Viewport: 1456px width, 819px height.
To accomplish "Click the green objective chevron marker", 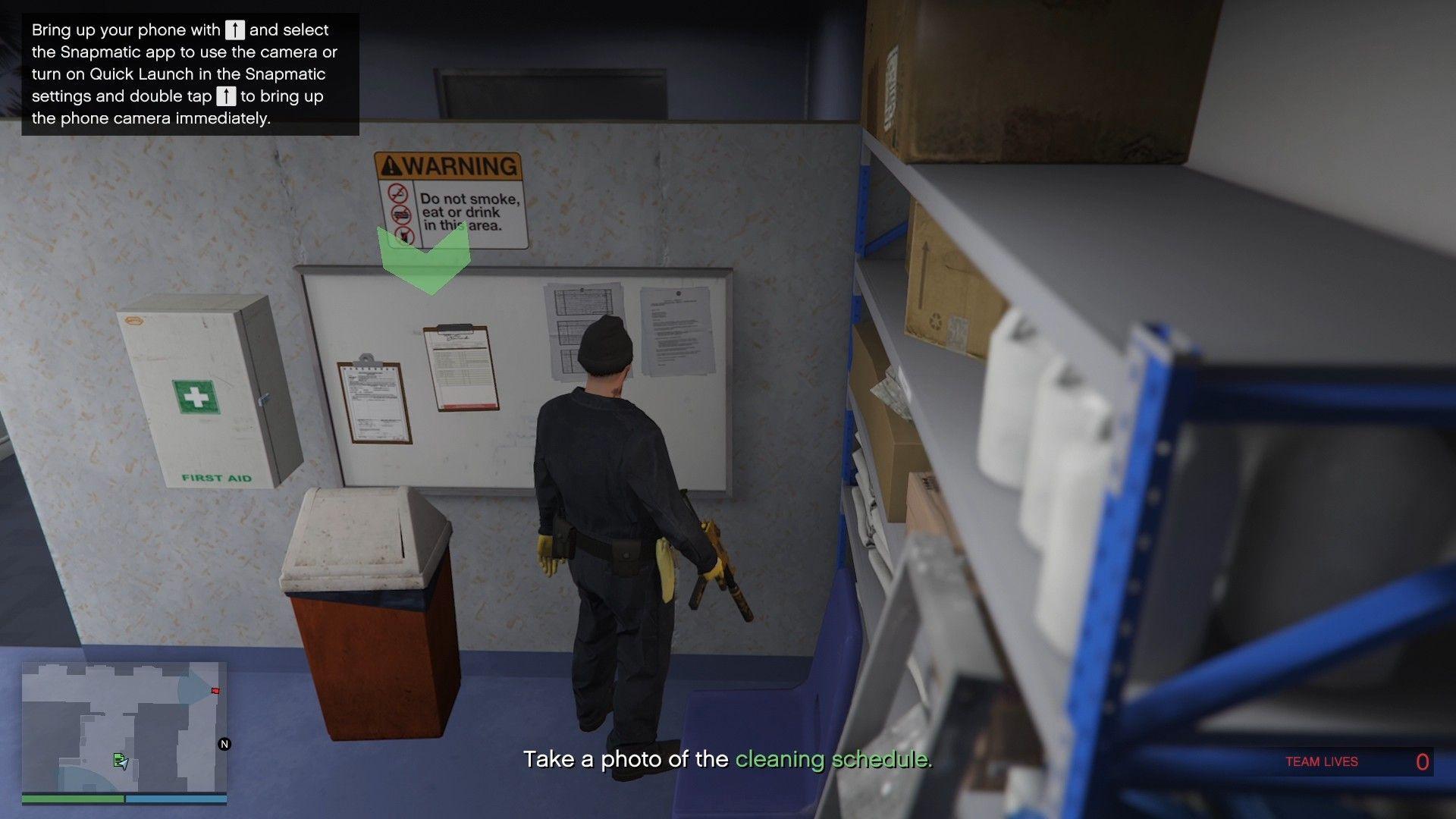I will point(424,261).
